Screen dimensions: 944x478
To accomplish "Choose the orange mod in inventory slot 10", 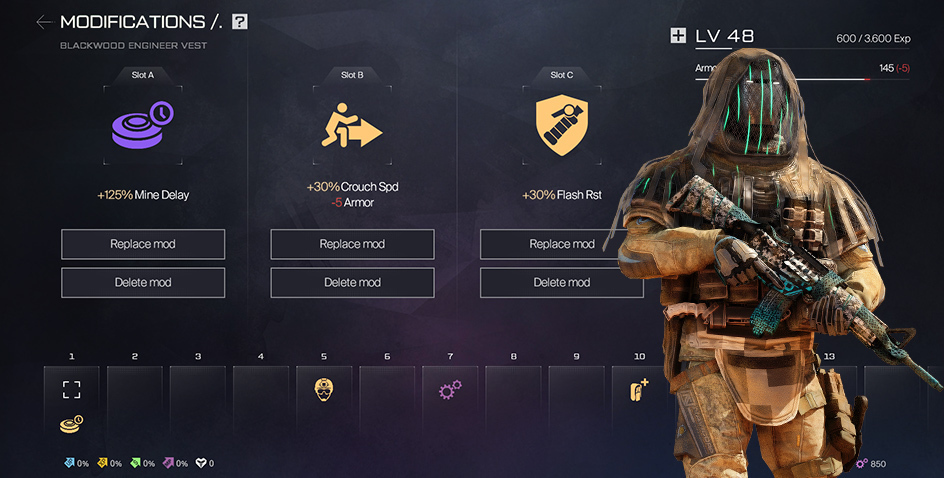I will (x=638, y=391).
